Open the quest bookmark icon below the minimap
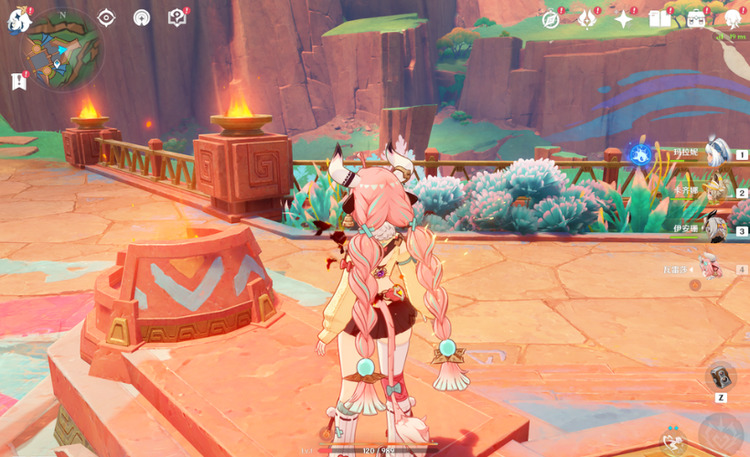 click(18, 82)
